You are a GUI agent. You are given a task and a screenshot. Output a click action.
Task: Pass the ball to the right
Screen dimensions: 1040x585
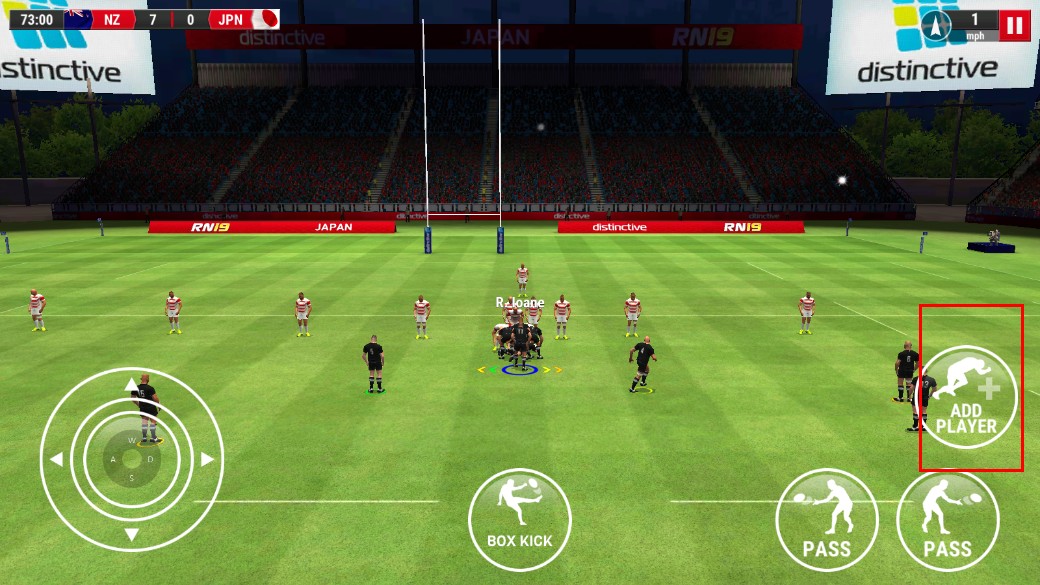click(x=947, y=520)
